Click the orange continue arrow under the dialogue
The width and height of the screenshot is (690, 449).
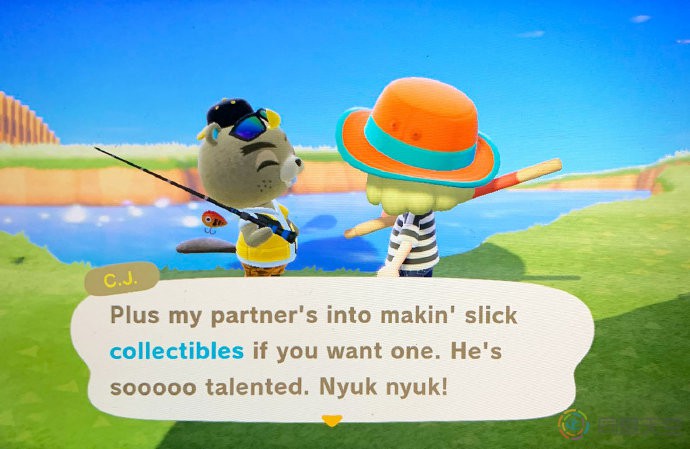pos(332,421)
